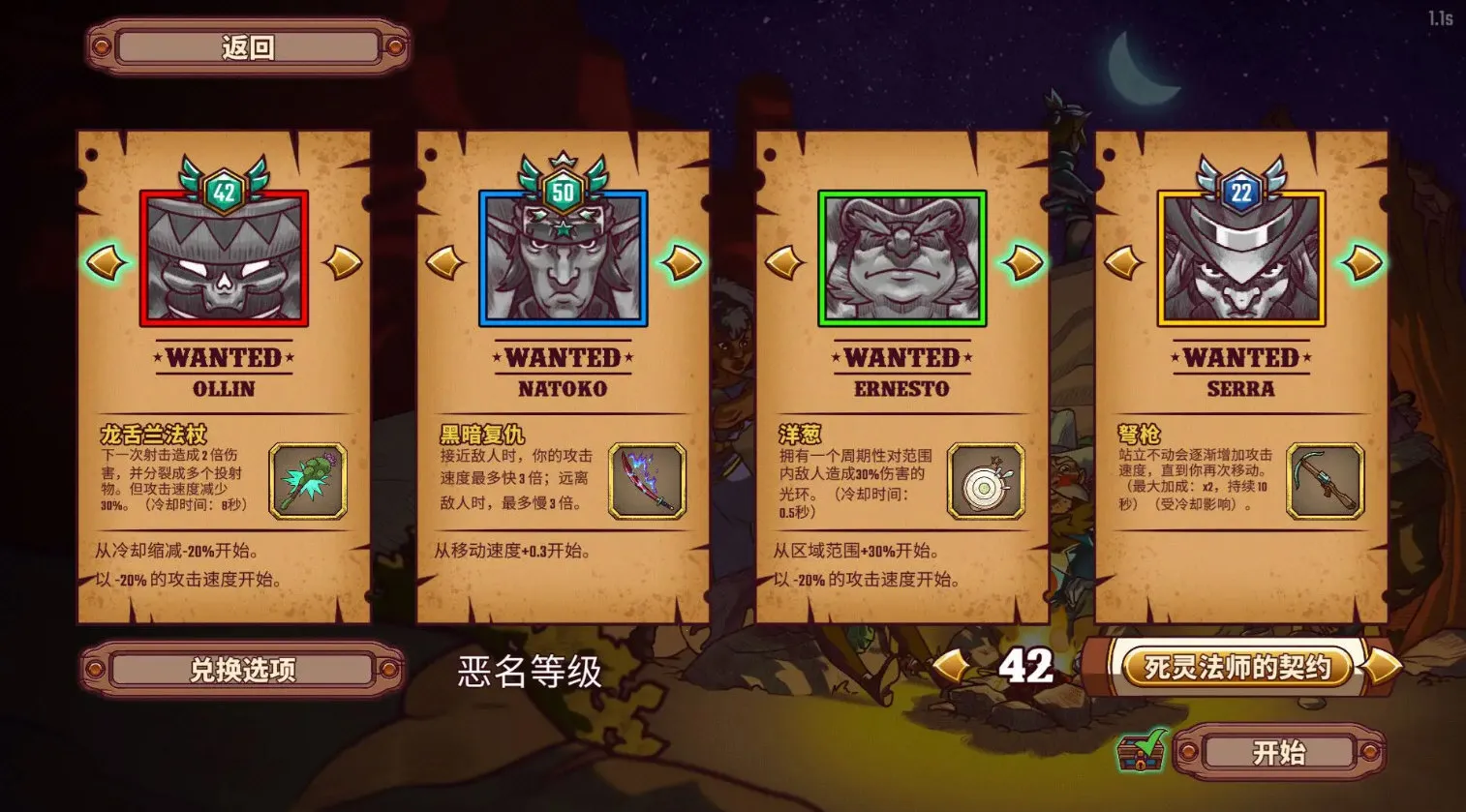
Task: Select the 洋葱 target halo item icon
Action: (x=986, y=481)
